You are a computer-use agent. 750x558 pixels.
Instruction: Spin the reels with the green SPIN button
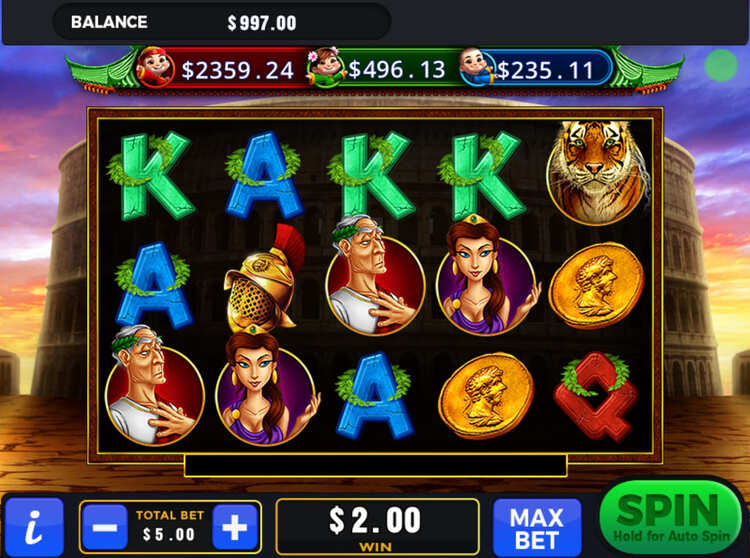(x=669, y=517)
